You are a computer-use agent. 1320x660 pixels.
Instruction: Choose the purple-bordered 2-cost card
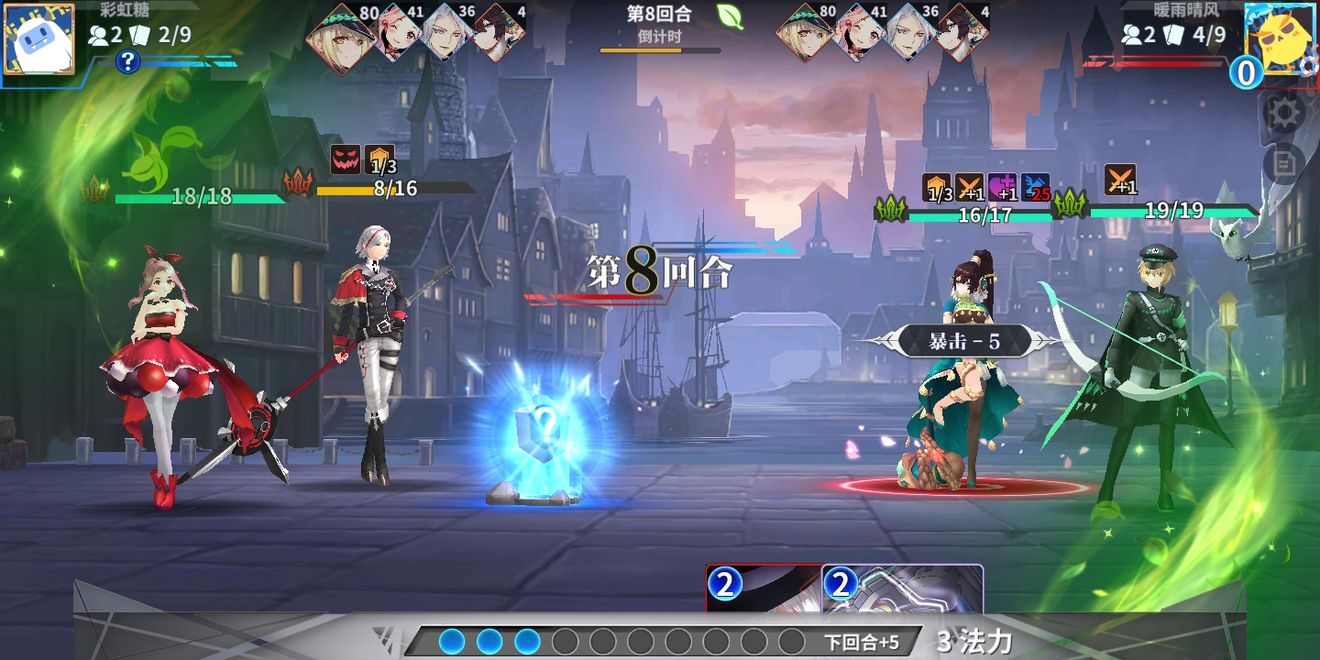tap(902, 589)
